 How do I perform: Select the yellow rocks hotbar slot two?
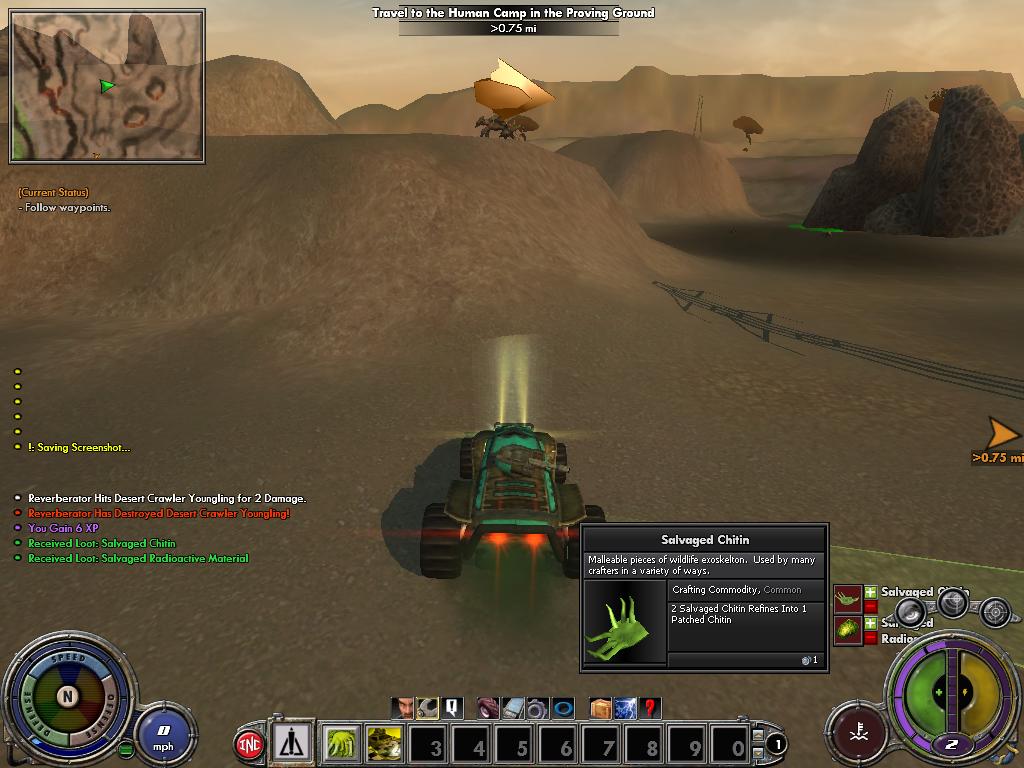(385, 744)
